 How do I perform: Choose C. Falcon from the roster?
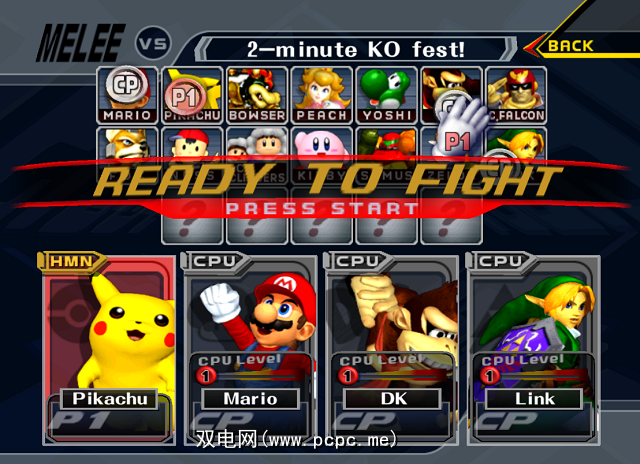[513, 95]
